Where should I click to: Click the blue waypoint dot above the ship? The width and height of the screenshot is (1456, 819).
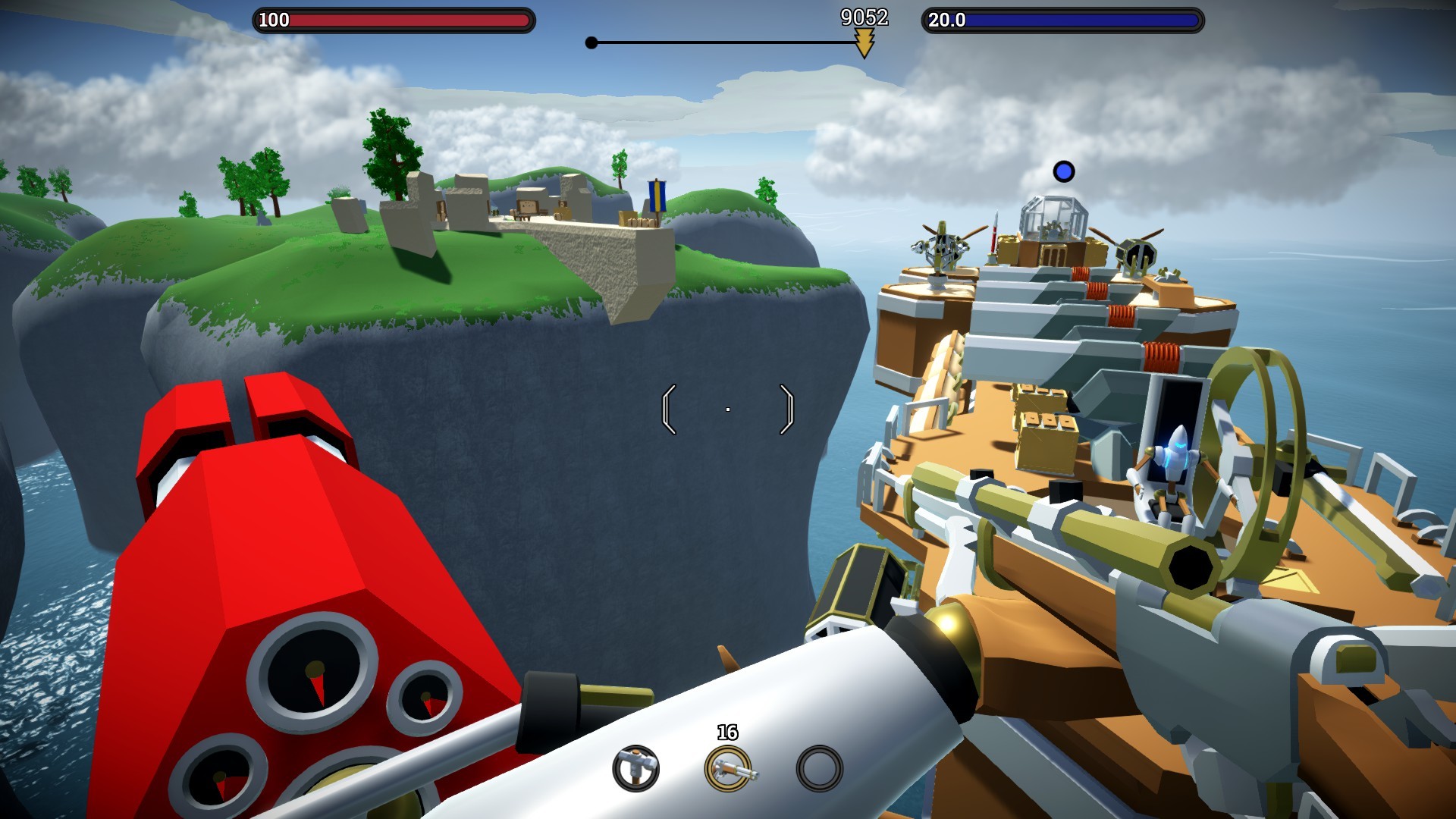[1065, 171]
